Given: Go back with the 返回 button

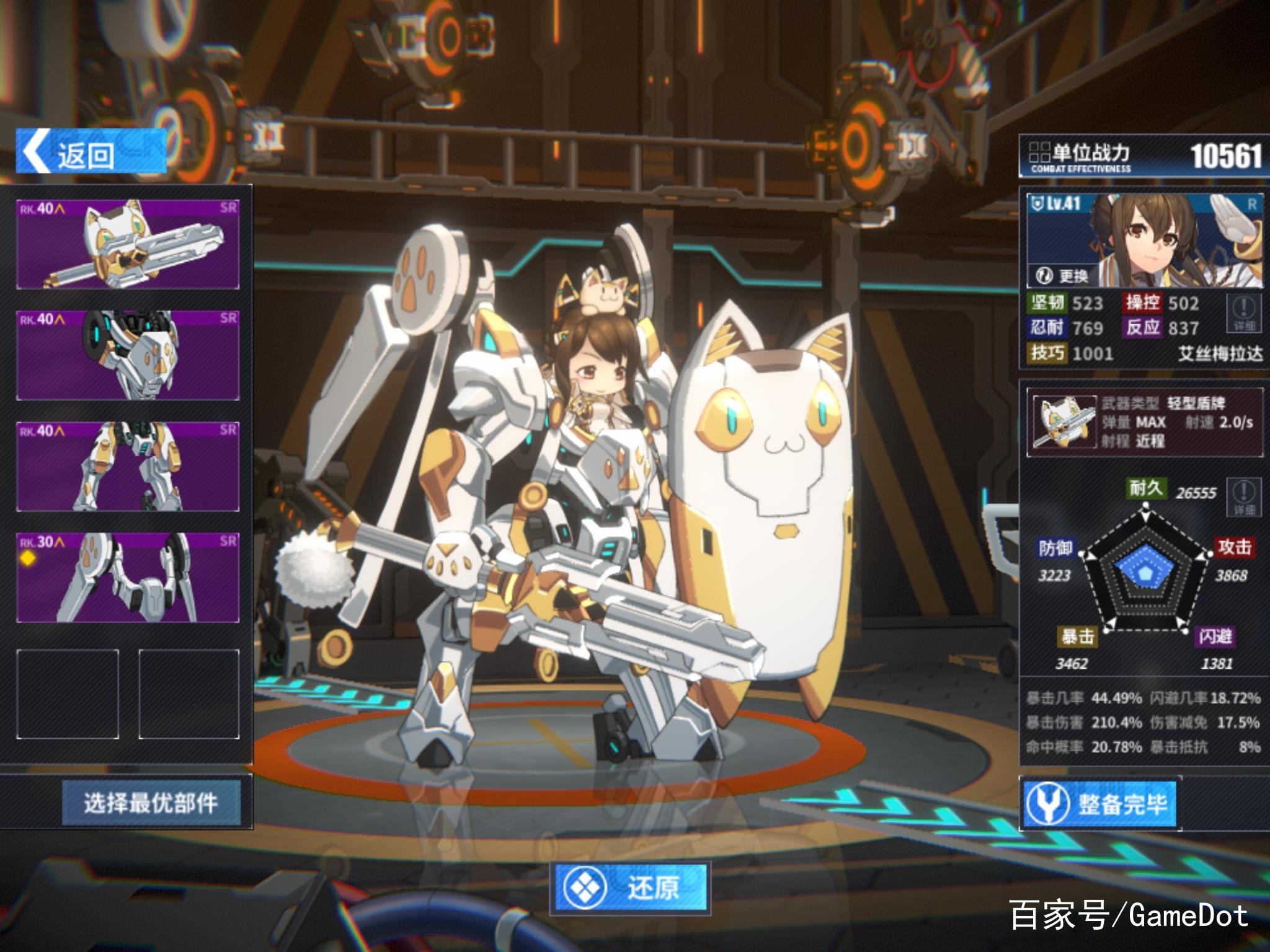Looking at the screenshot, I should (x=91, y=152).
